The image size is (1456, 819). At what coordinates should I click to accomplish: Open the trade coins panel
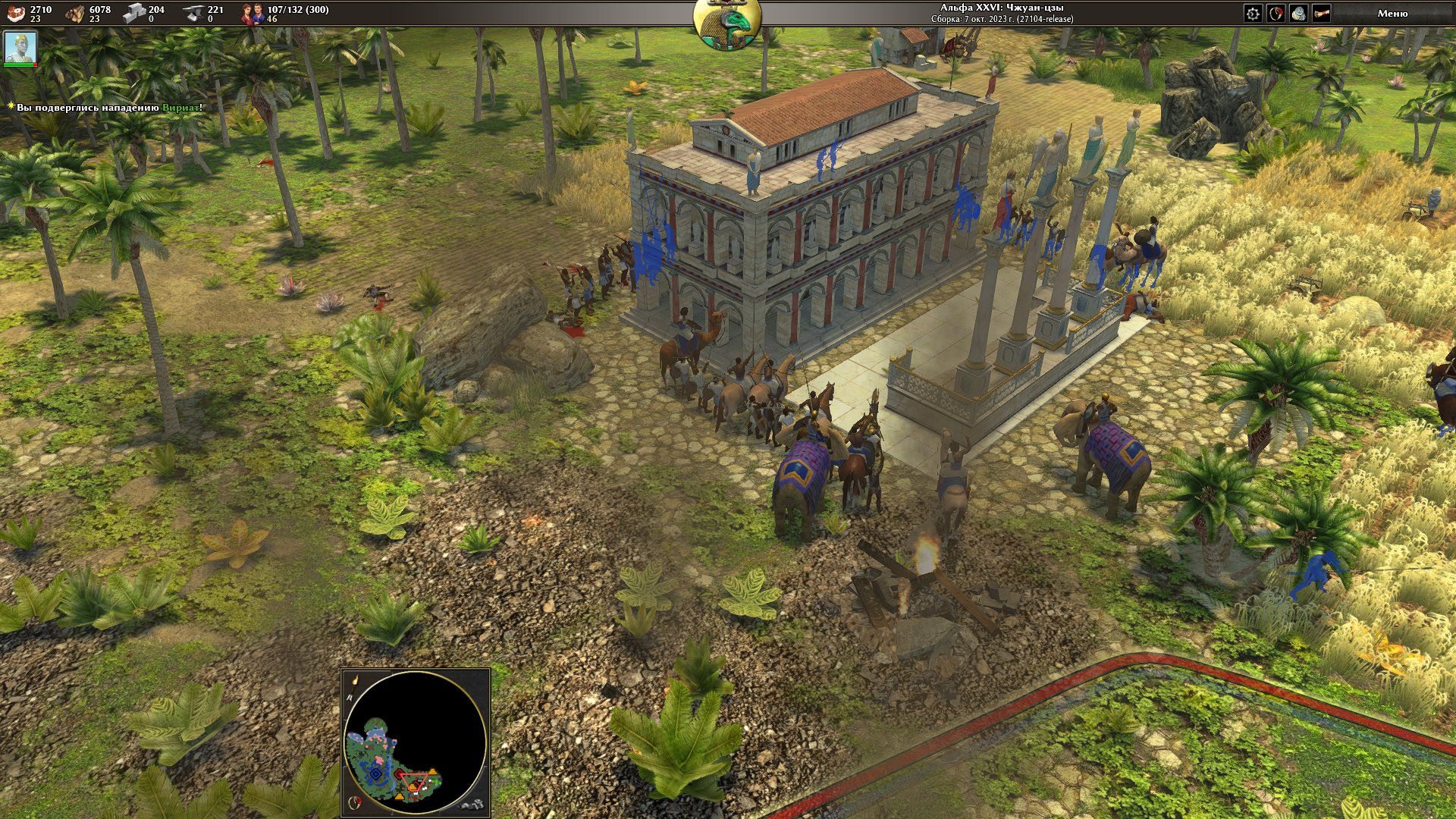(x=1298, y=14)
